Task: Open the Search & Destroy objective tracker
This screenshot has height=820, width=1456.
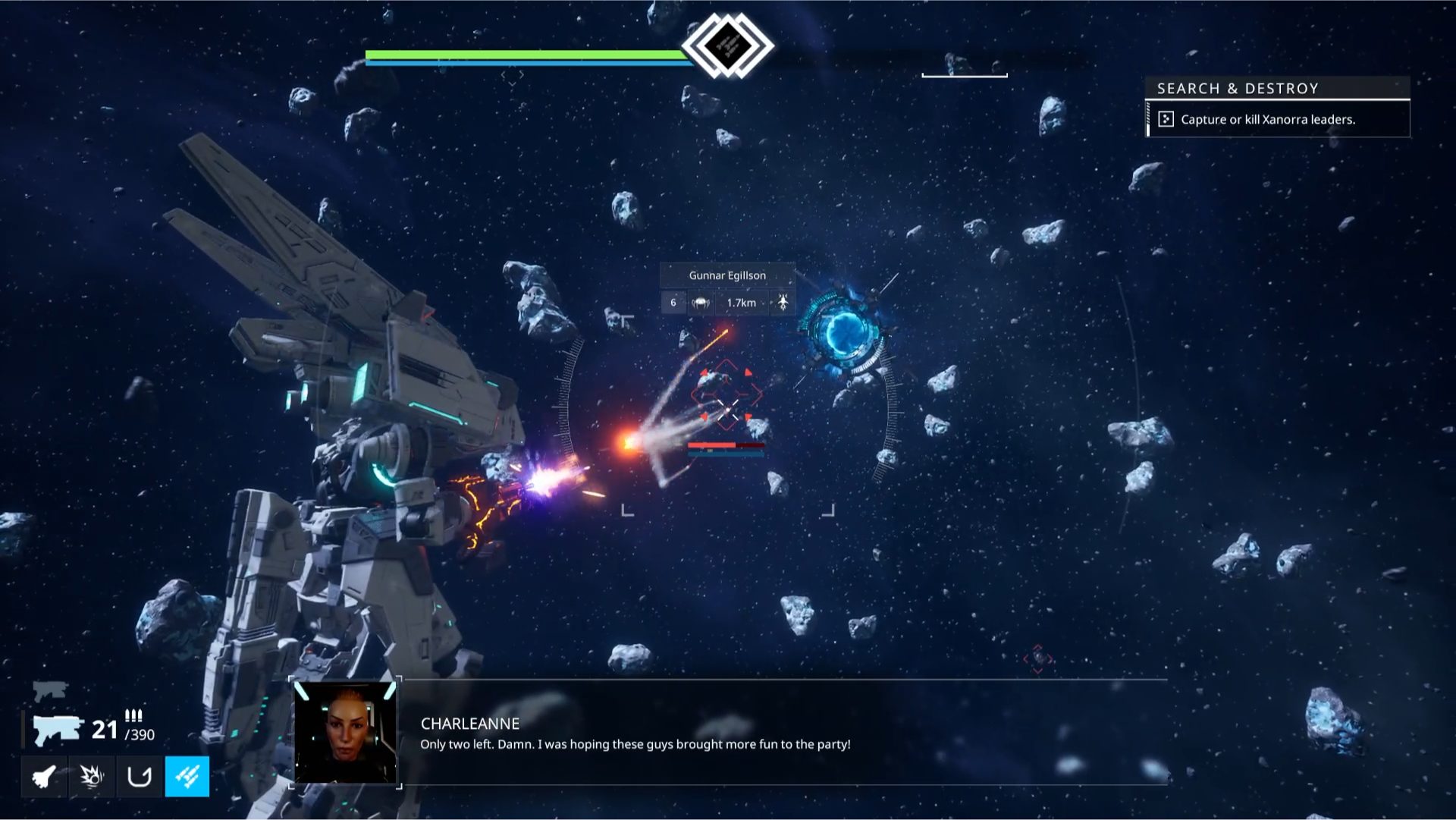Action: point(1277,89)
